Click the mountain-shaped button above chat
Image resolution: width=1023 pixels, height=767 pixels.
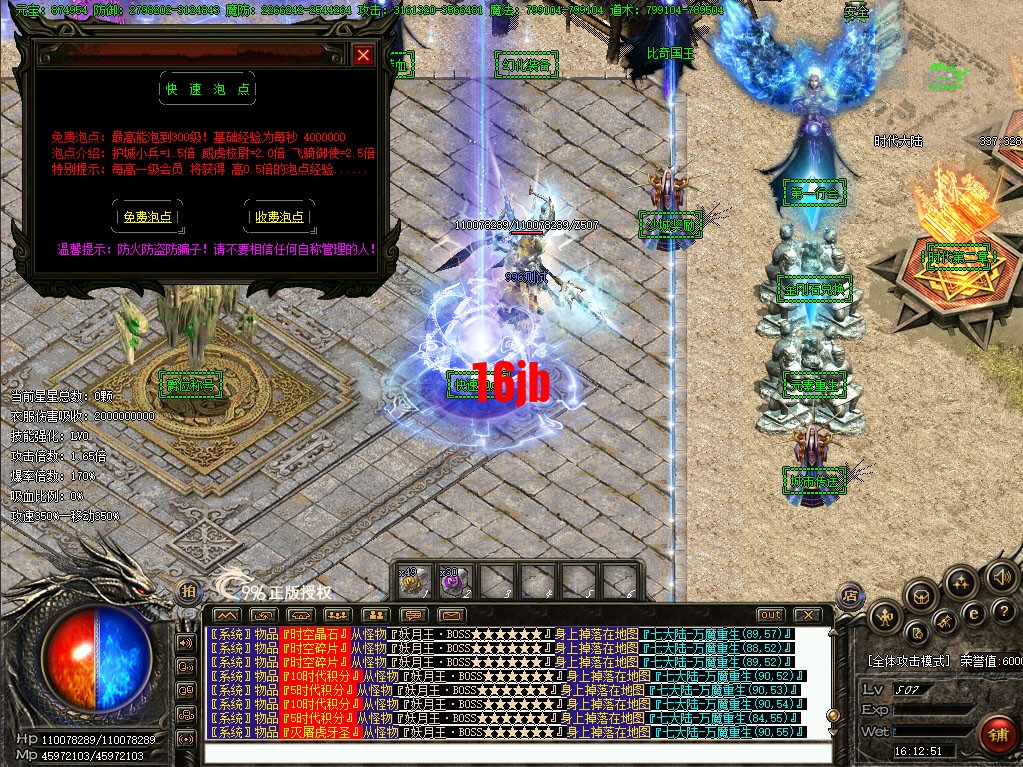pyautogui.click(x=226, y=614)
